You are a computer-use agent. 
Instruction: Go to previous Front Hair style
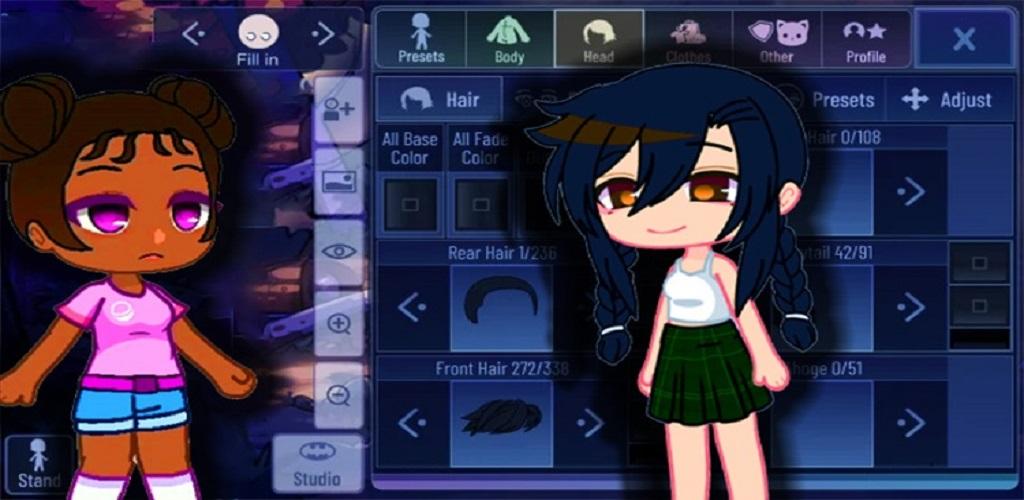[412, 423]
